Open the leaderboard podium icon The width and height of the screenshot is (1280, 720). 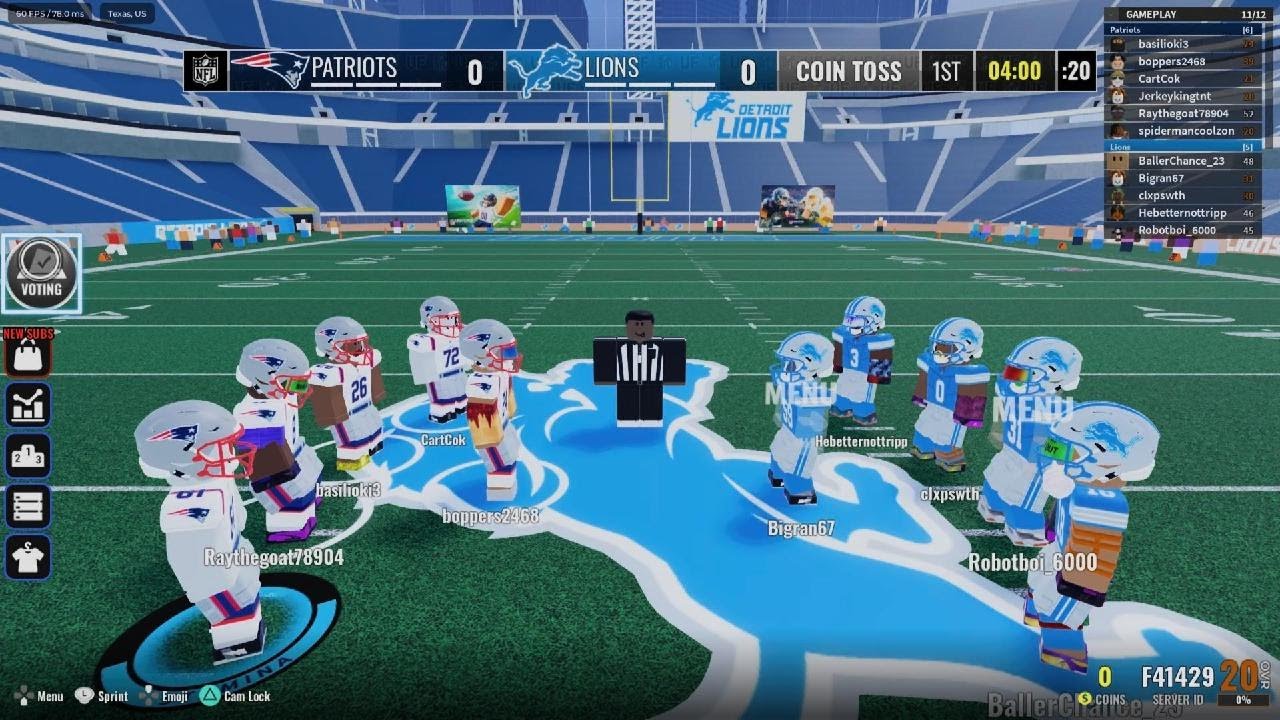[28, 456]
